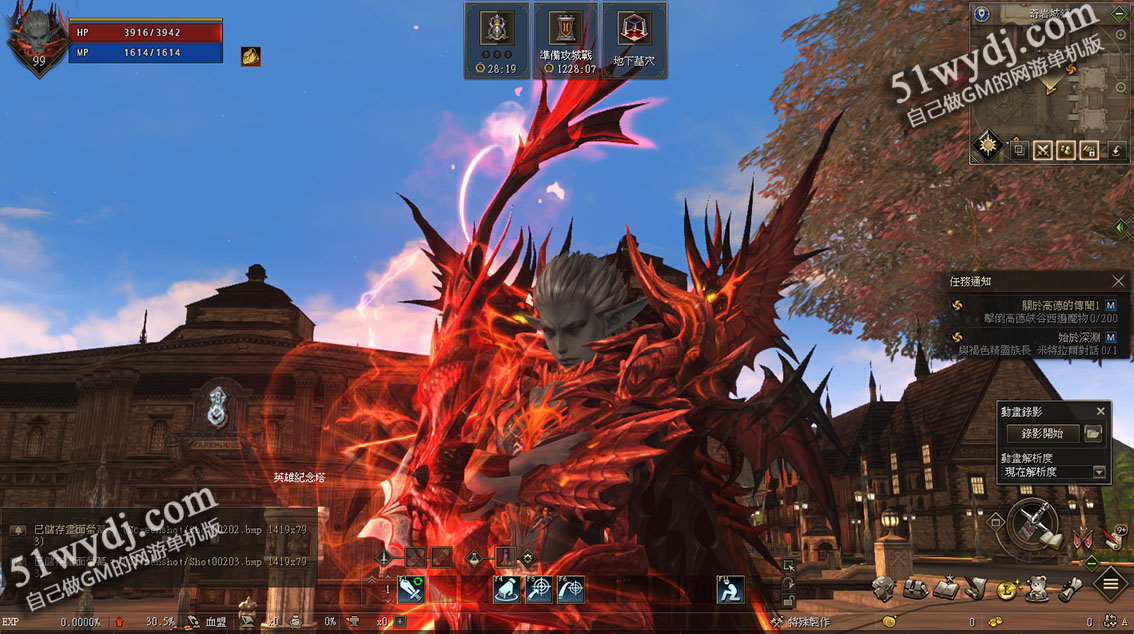The height and width of the screenshot is (634, 1134).
Task: Open the recordings folder icon
Action: tap(1093, 433)
